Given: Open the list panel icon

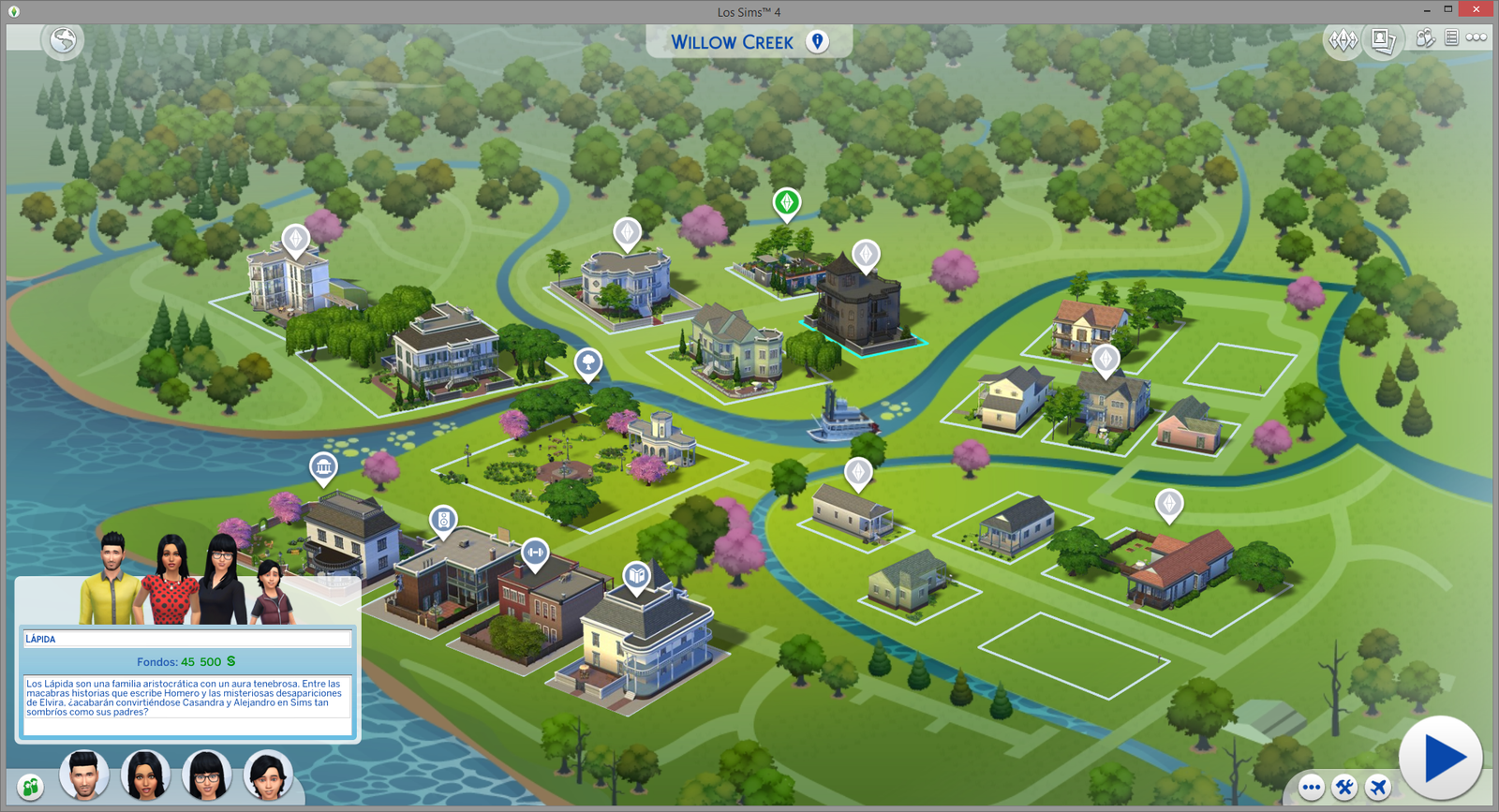Looking at the screenshot, I should (1451, 37).
